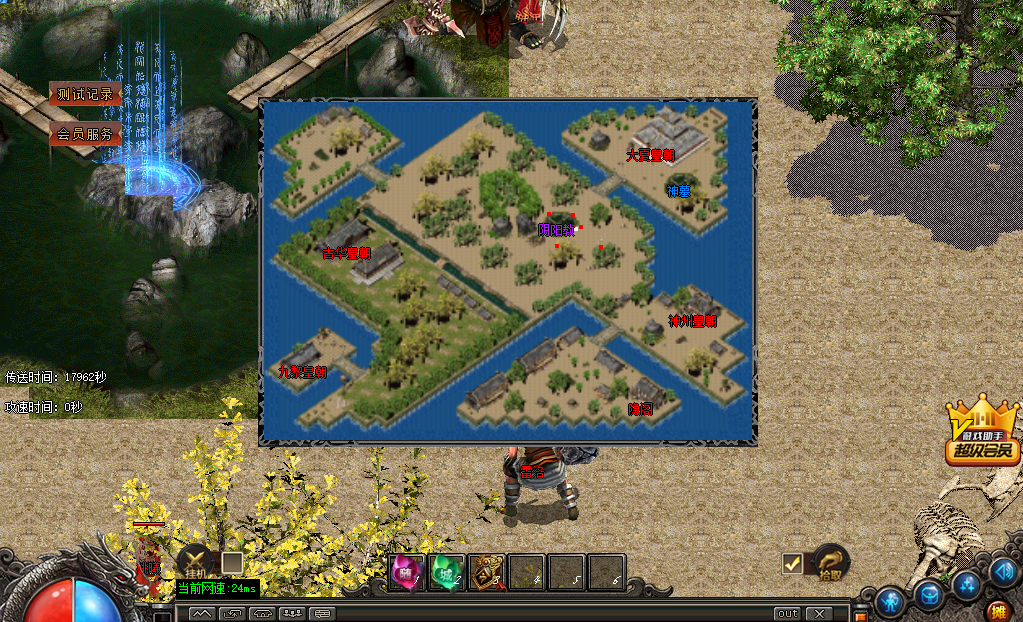Click the 神墓 map label
The height and width of the screenshot is (622, 1023).
pyautogui.click(x=679, y=191)
